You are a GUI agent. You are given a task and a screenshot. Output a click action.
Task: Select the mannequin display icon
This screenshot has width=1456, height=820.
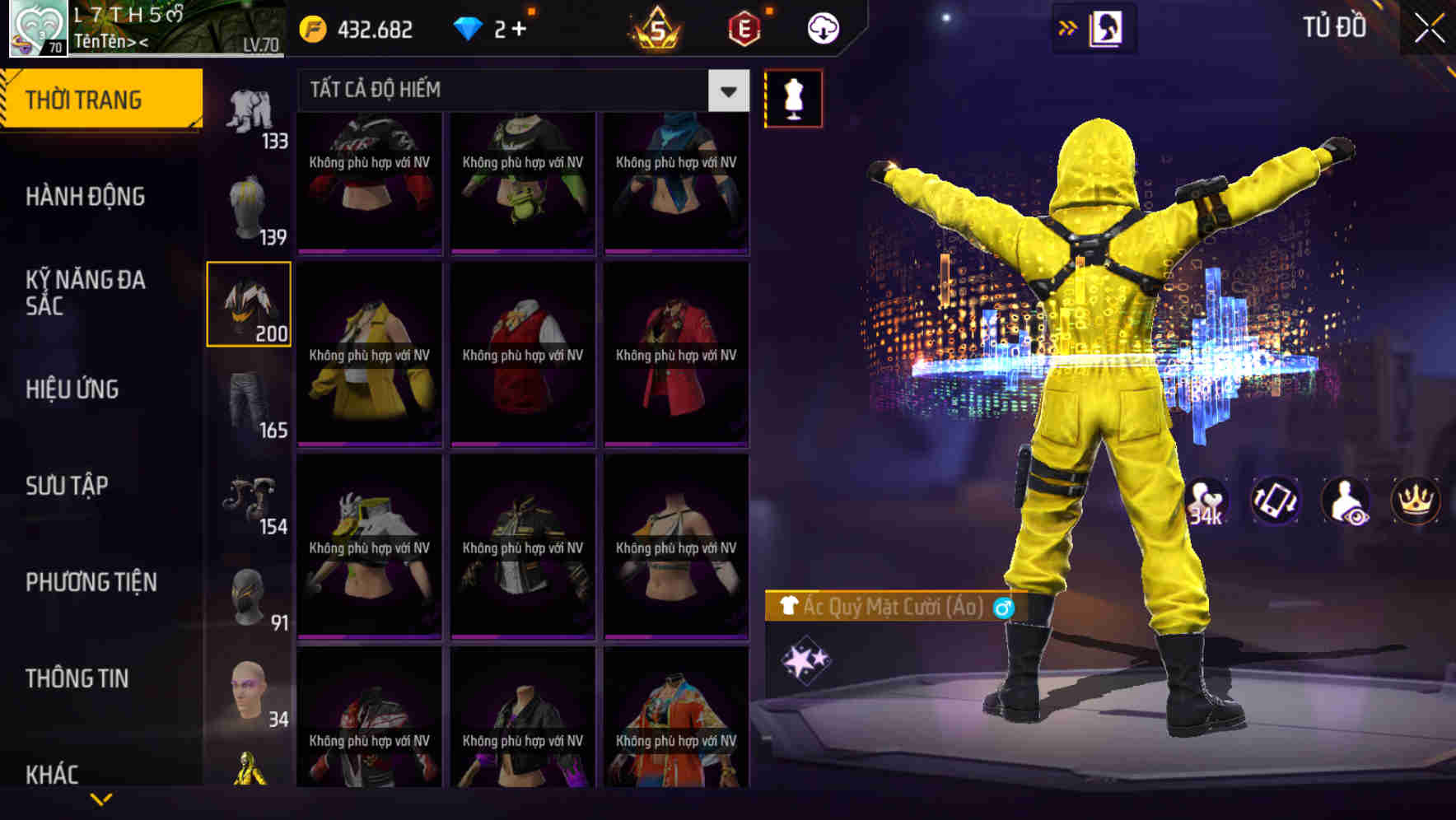[793, 98]
